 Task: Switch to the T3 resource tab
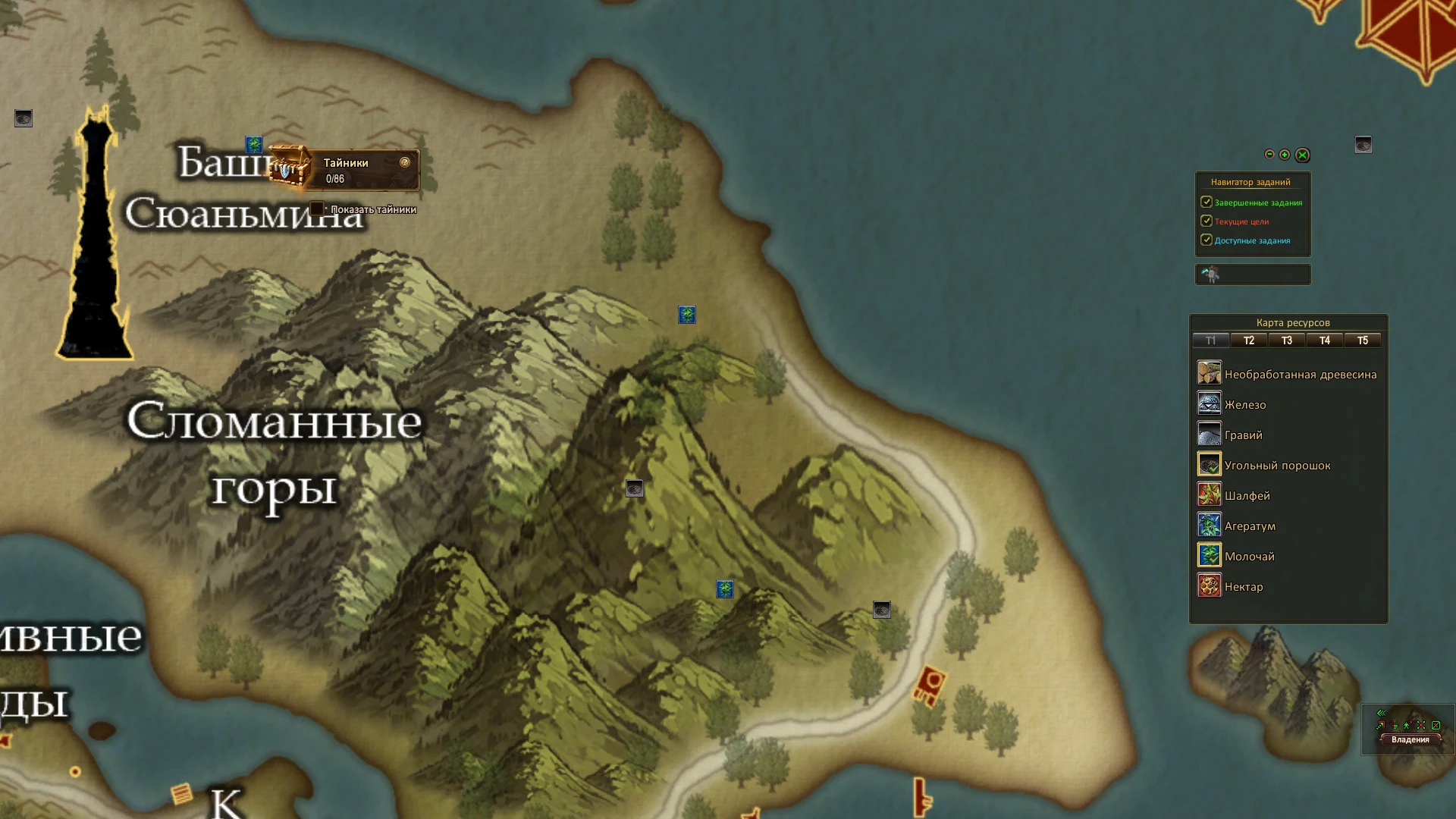click(x=1287, y=340)
